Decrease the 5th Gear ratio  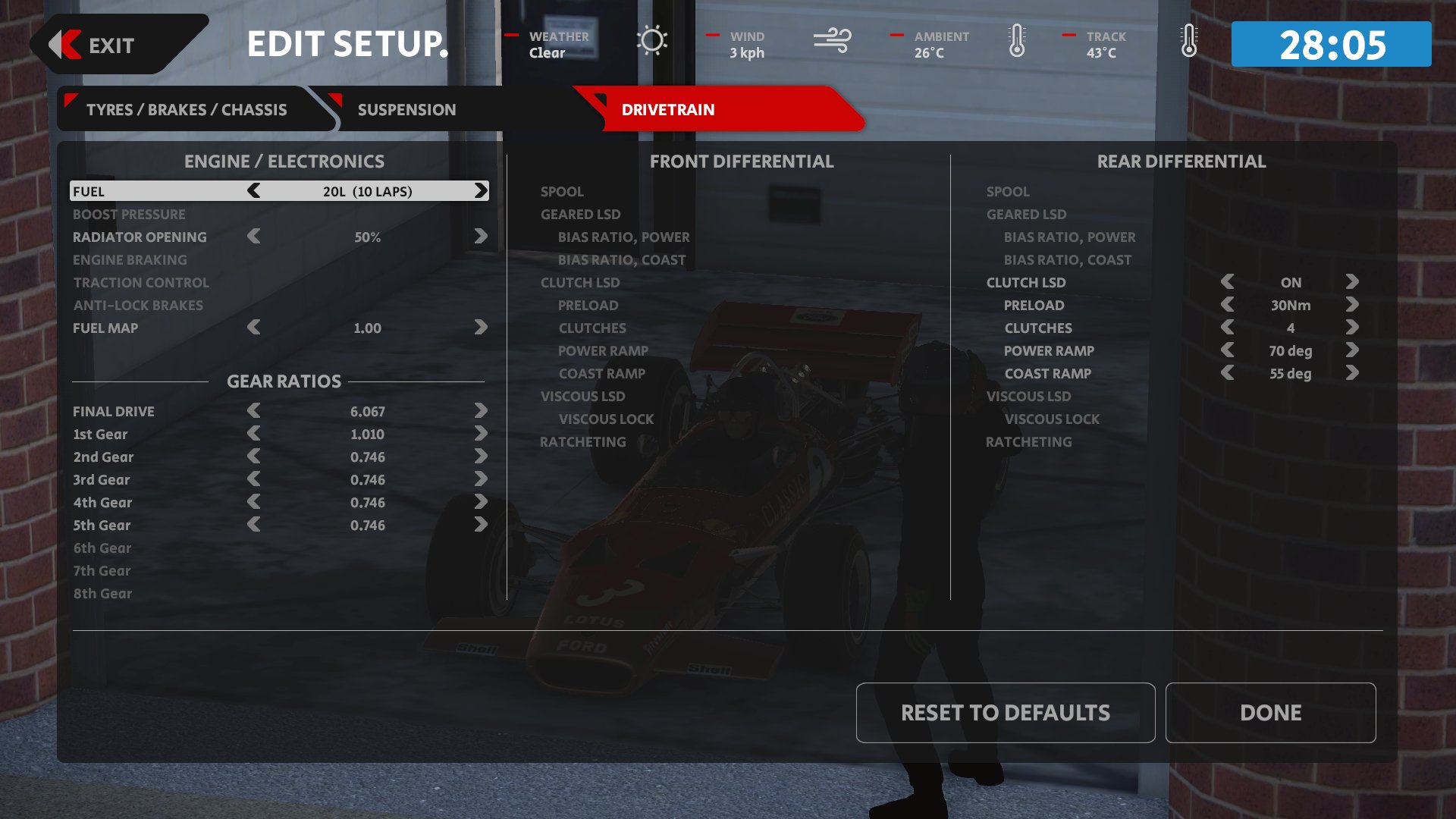click(254, 525)
